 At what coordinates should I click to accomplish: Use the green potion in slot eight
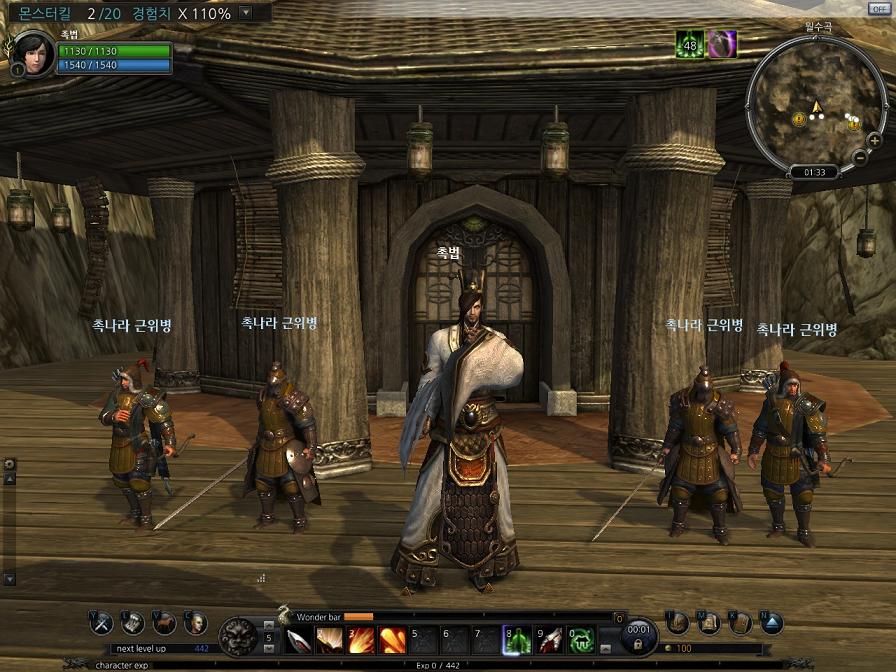517,639
